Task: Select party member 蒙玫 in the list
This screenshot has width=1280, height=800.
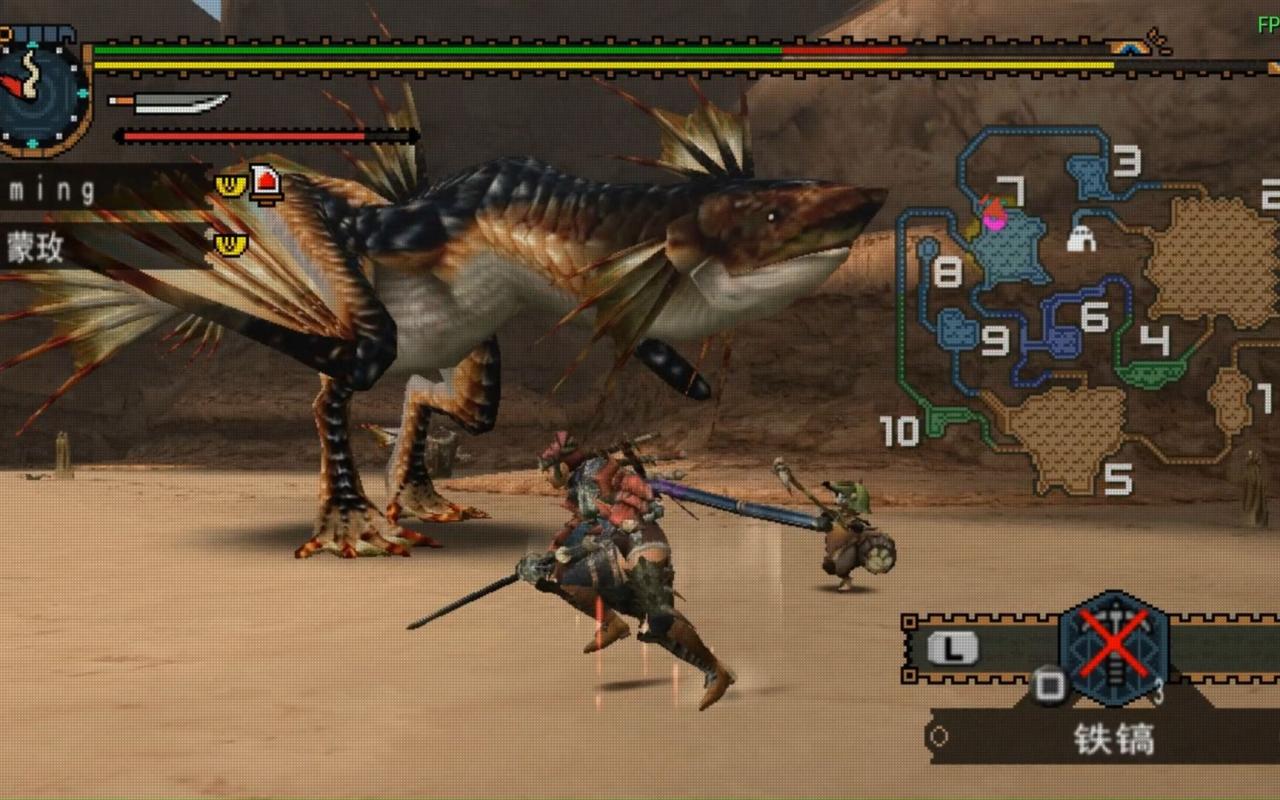Action: (36, 246)
